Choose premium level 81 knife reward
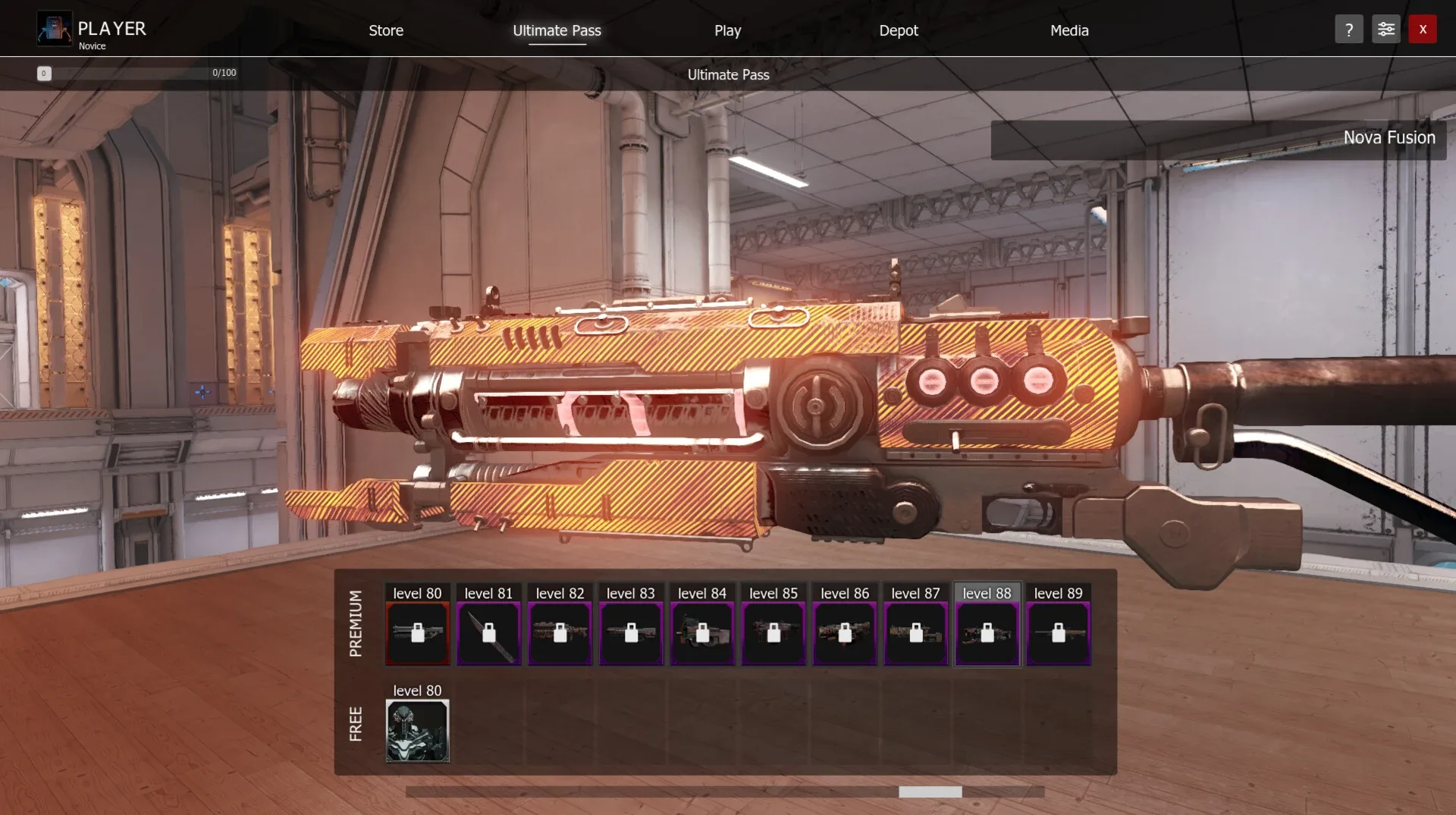1456x815 pixels. click(488, 633)
